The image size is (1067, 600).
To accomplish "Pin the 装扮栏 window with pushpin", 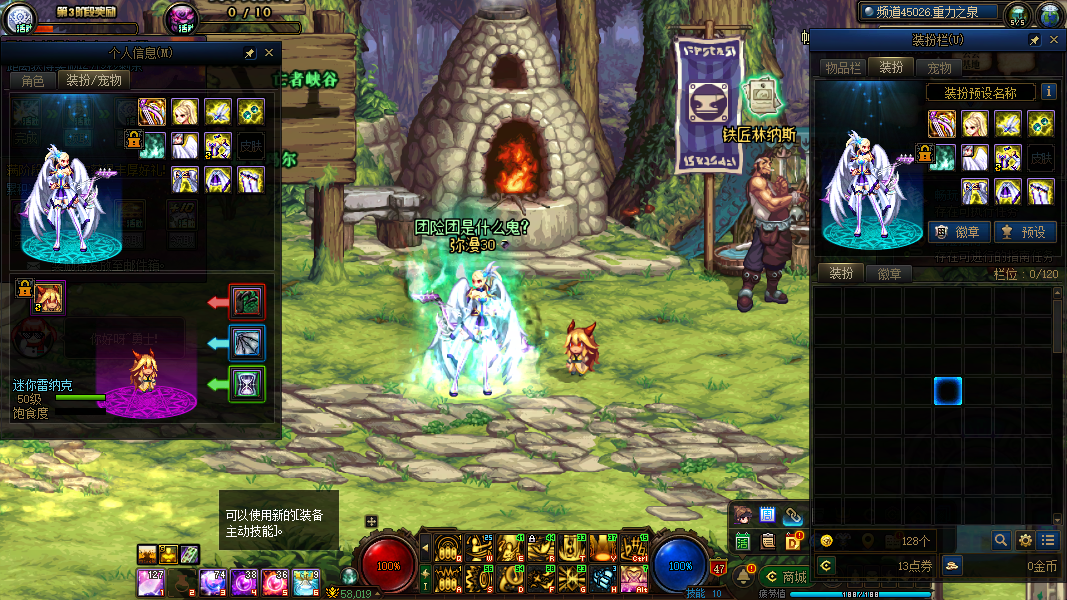I will 1035,40.
